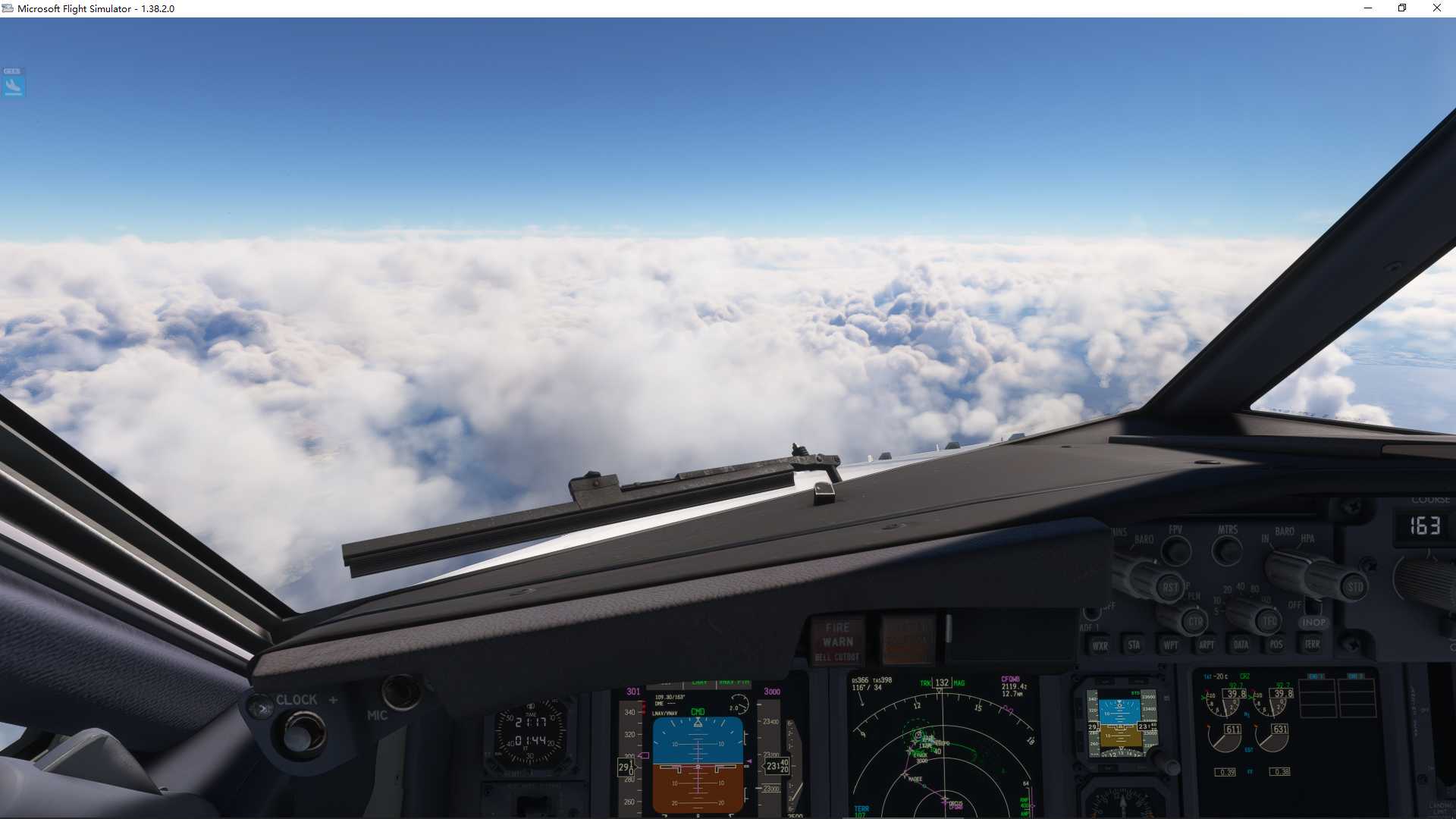Set the map mode selector to CTR

pyautogui.click(x=1194, y=621)
